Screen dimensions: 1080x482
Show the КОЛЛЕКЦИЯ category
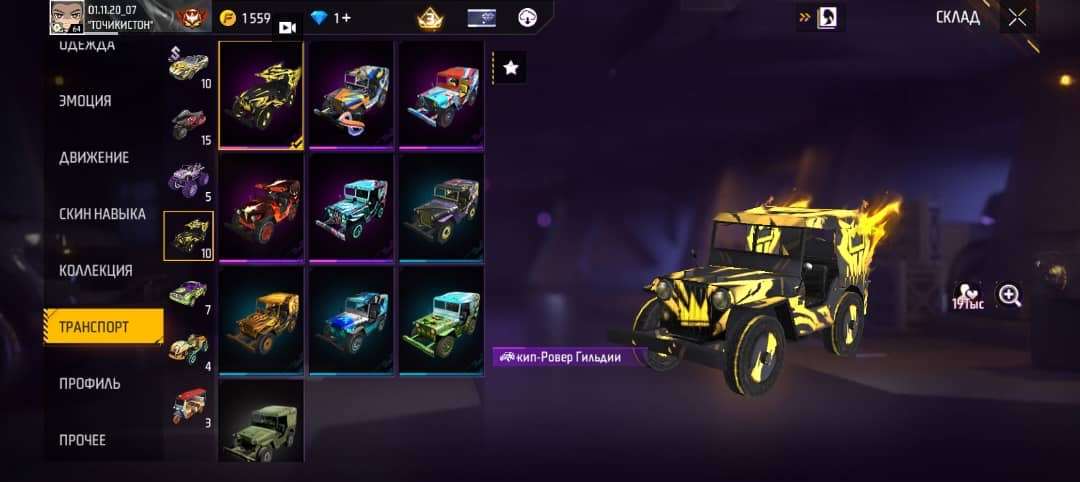pyautogui.click(x=96, y=270)
